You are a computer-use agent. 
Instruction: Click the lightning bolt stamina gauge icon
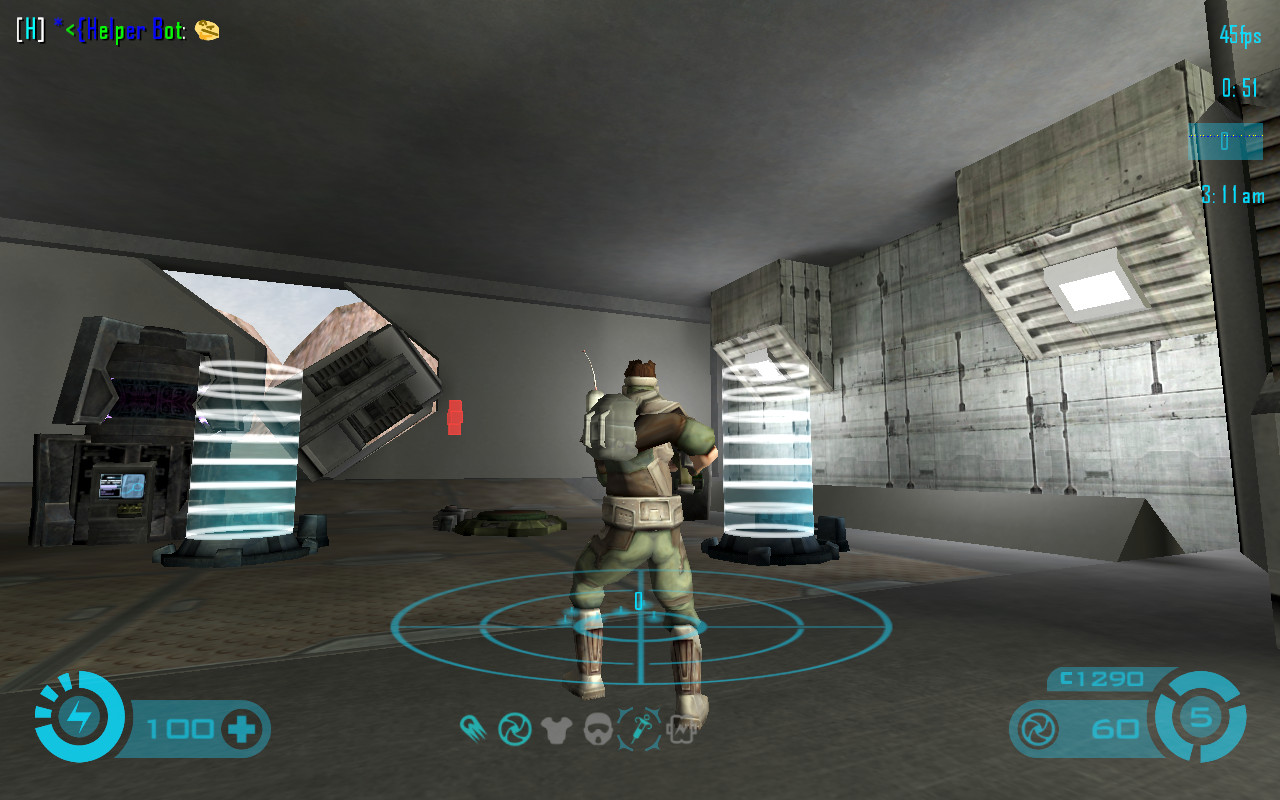pyautogui.click(x=79, y=717)
